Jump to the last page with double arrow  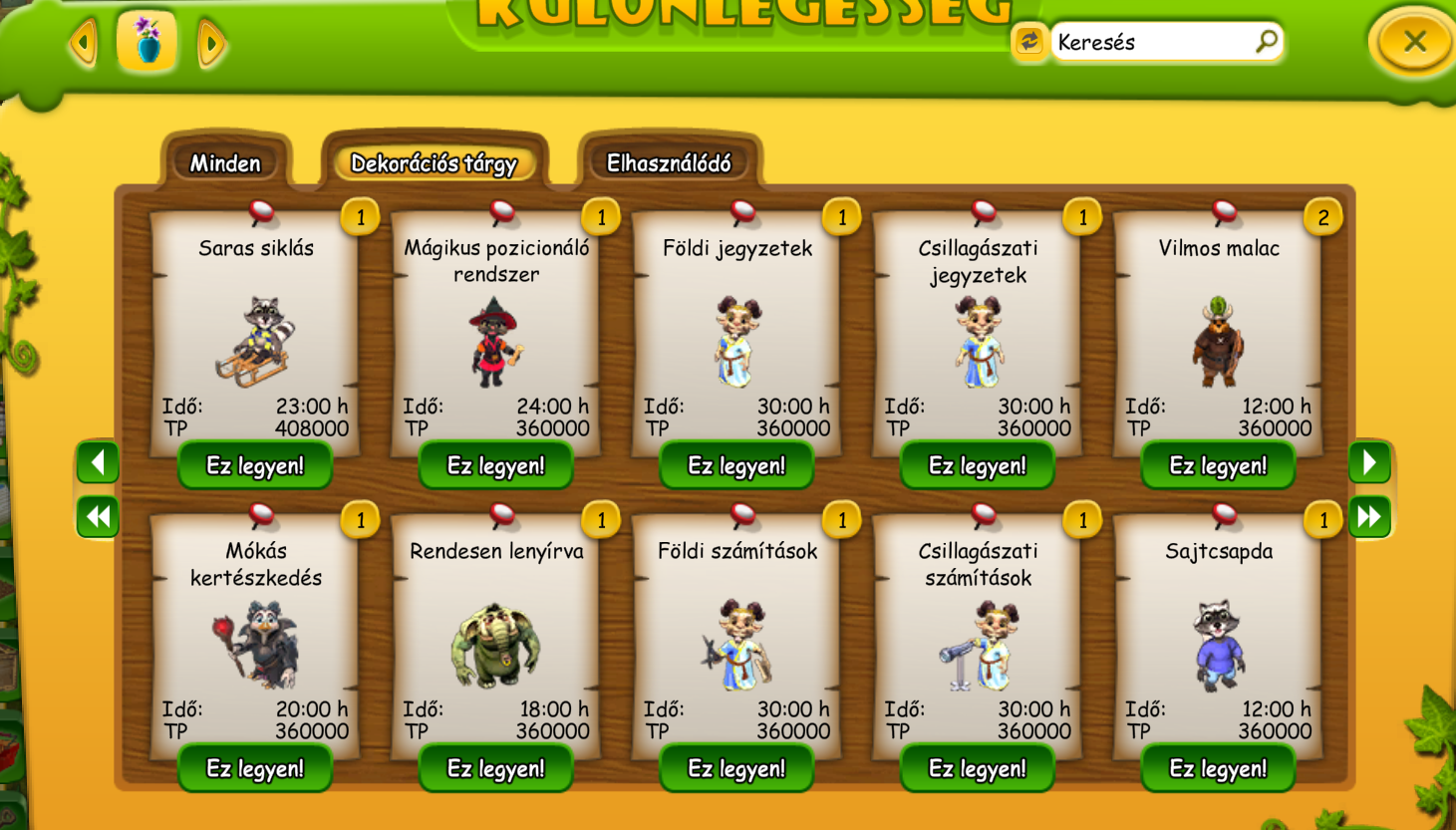pos(1369,516)
